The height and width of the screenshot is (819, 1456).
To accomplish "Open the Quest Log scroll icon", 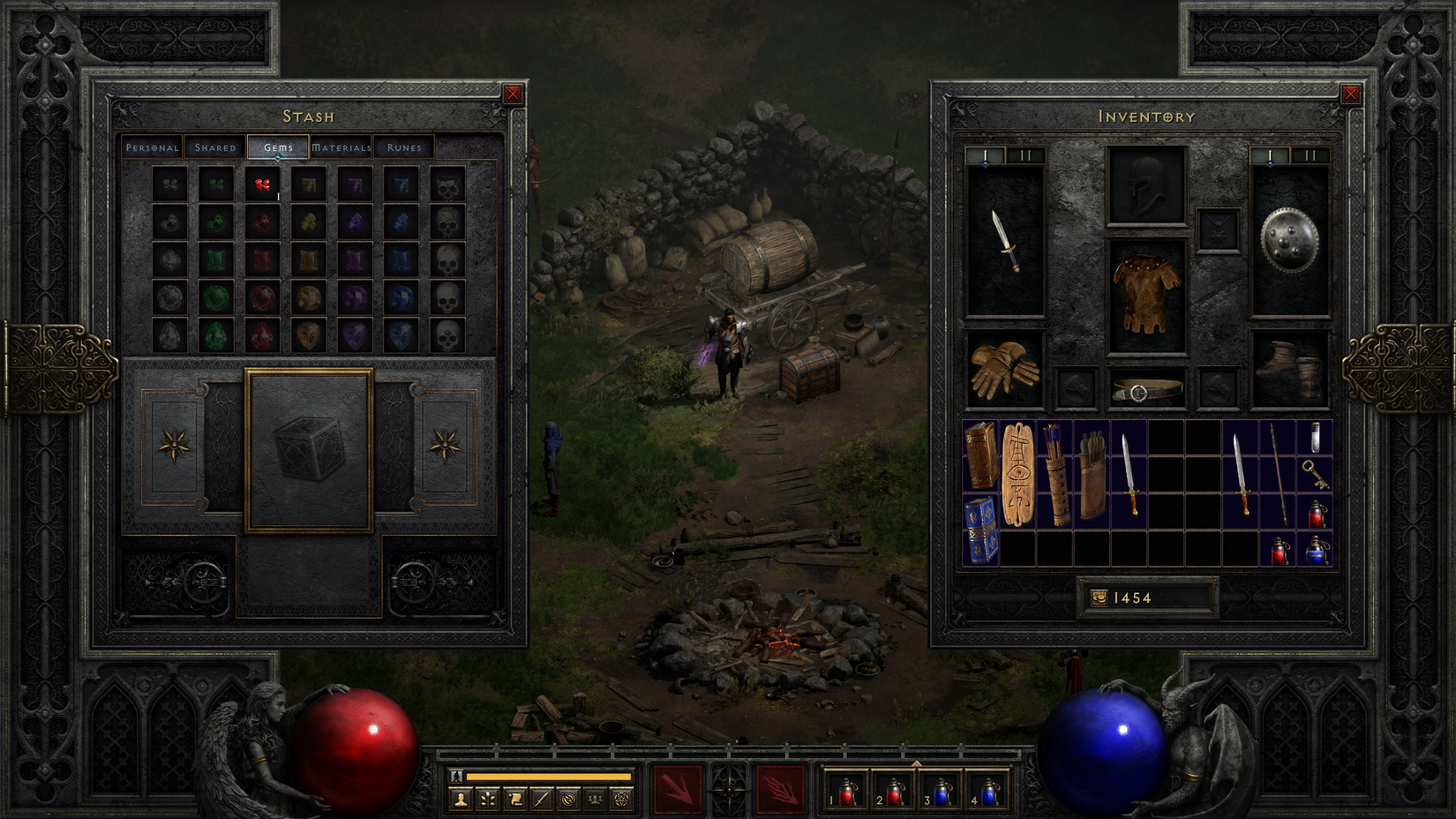I will pos(514,799).
